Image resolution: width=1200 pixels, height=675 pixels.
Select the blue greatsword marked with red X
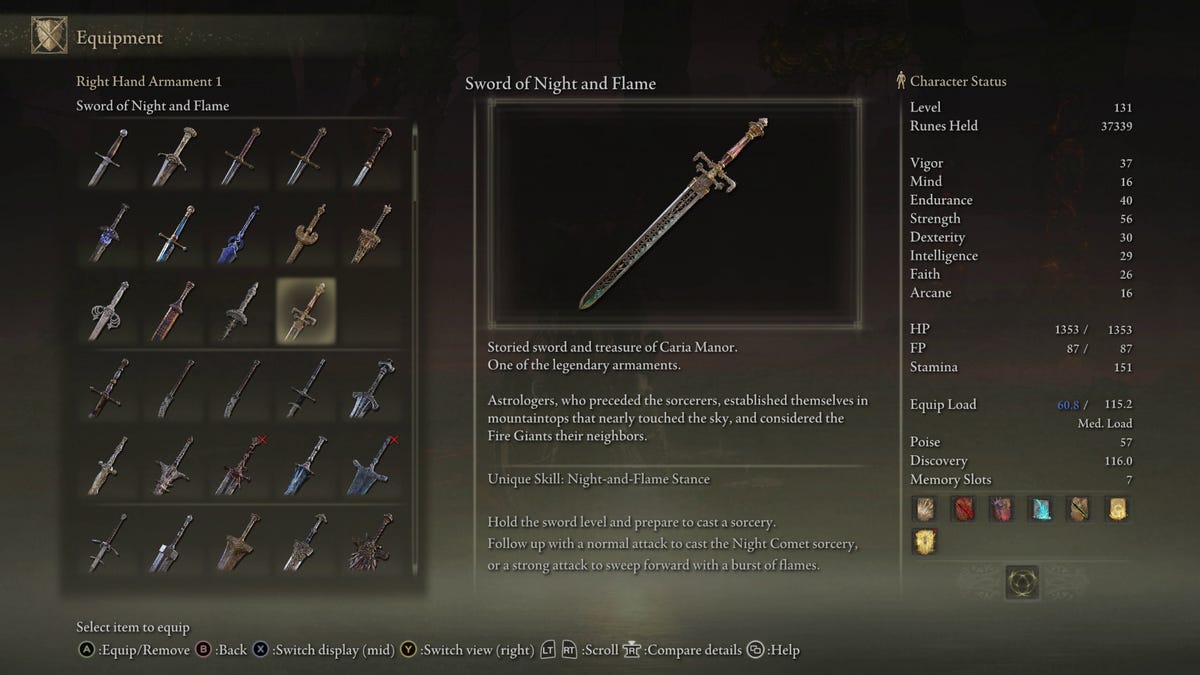[371, 465]
